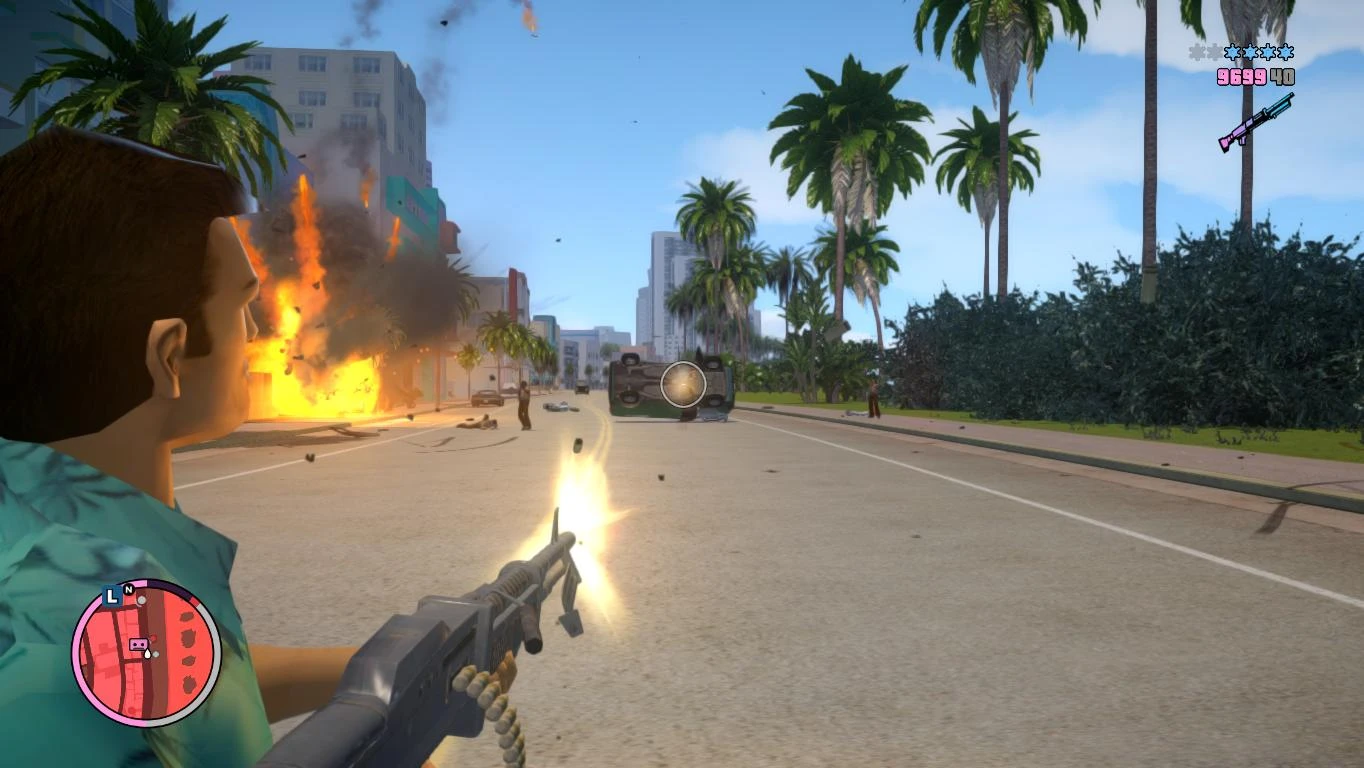The image size is (1364, 768).
Task: Click a grayed-out wanted level star
Action: tap(1198, 51)
